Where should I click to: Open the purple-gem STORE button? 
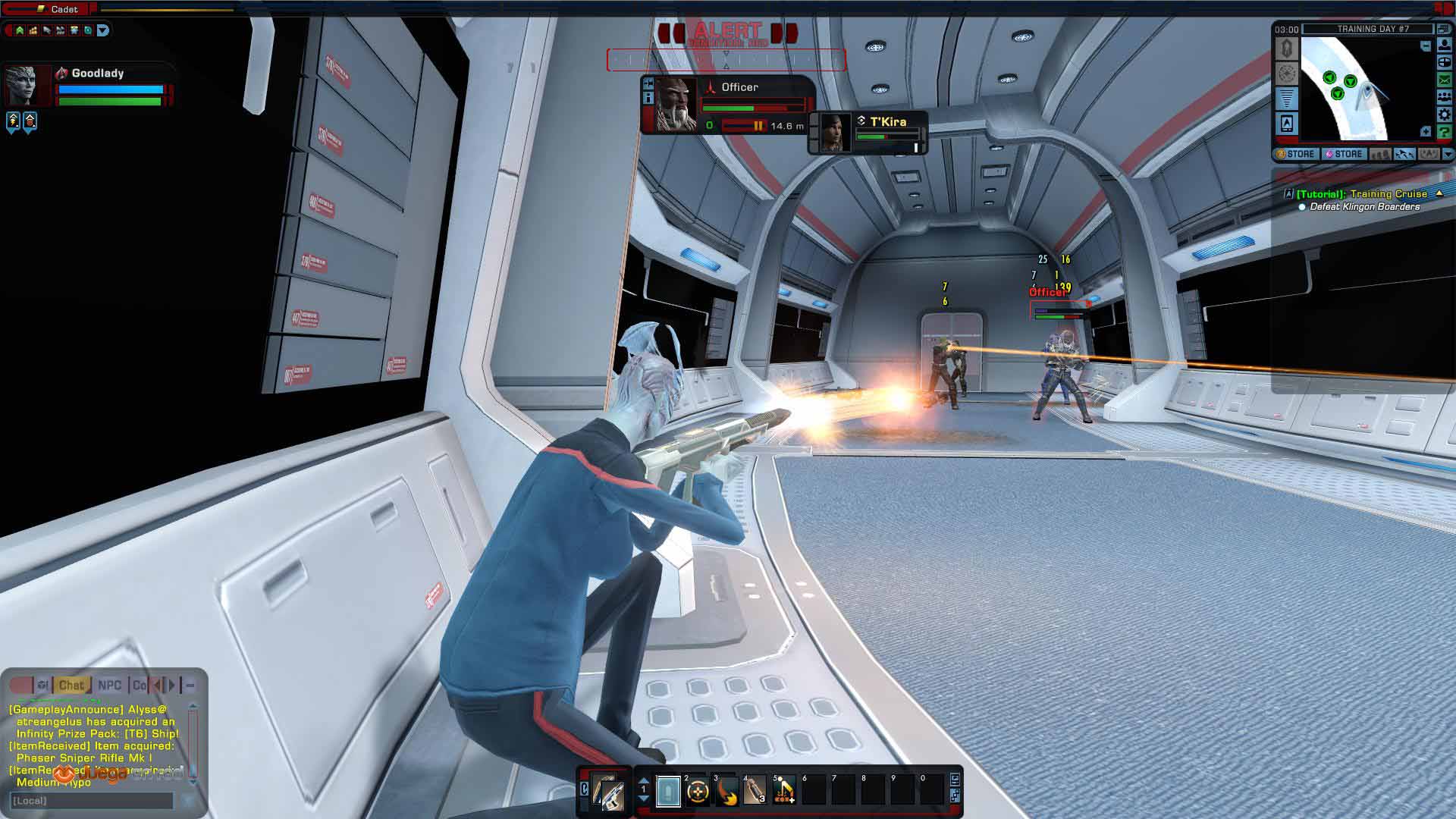pyautogui.click(x=1344, y=154)
